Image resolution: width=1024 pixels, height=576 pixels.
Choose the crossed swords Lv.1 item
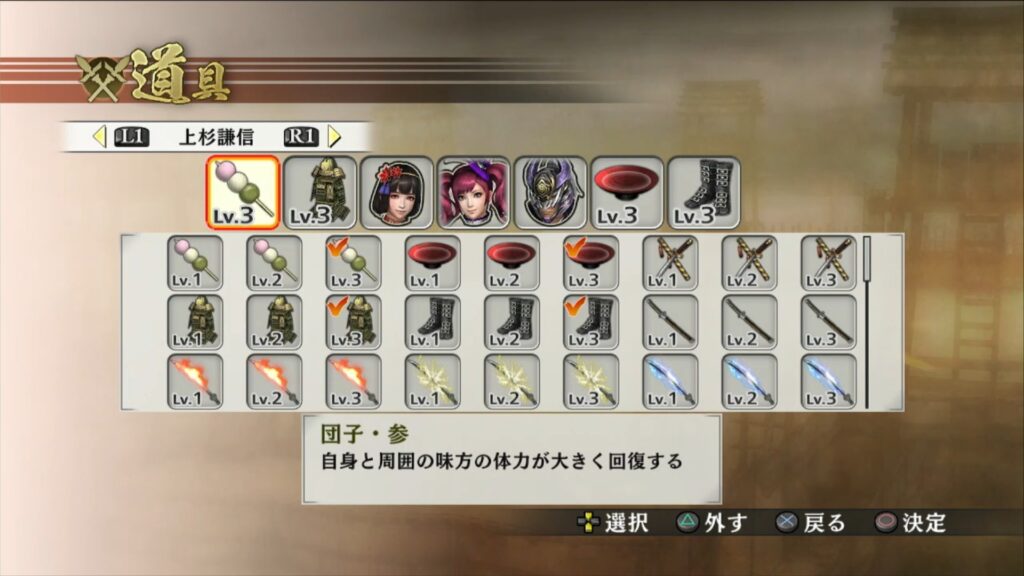click(670, 263)
